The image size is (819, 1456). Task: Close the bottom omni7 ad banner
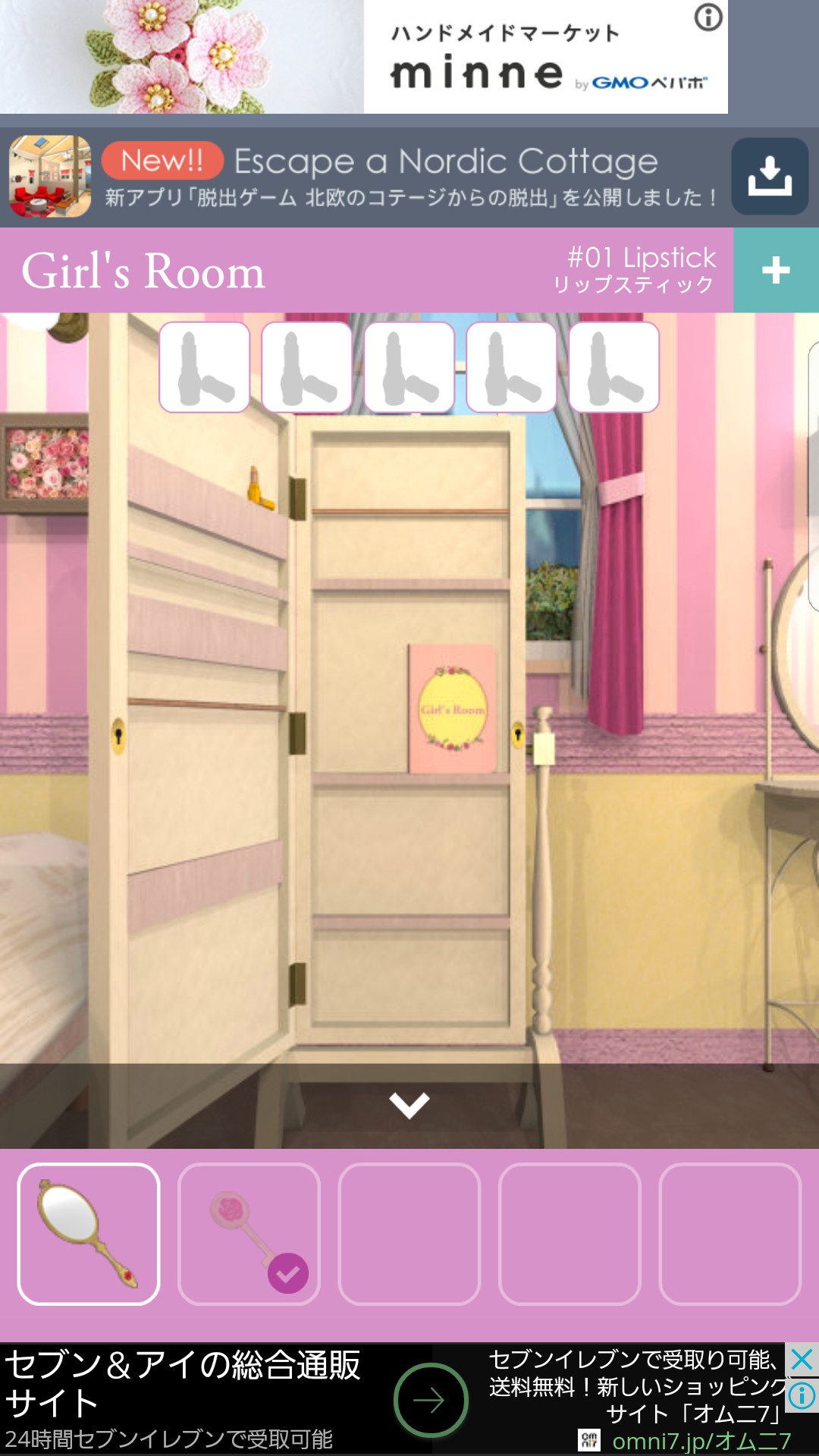click(x=802, y=1360)
